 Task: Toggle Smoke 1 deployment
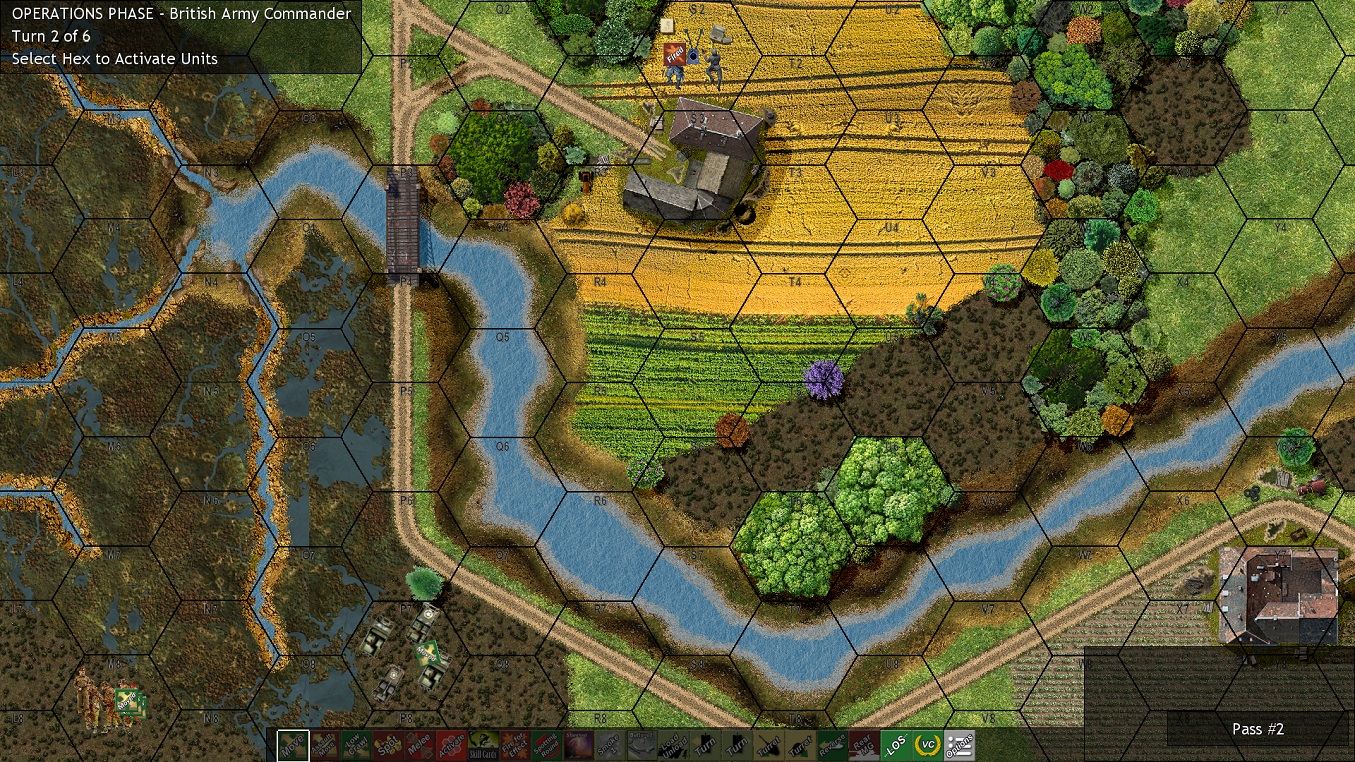click(610, 745)
